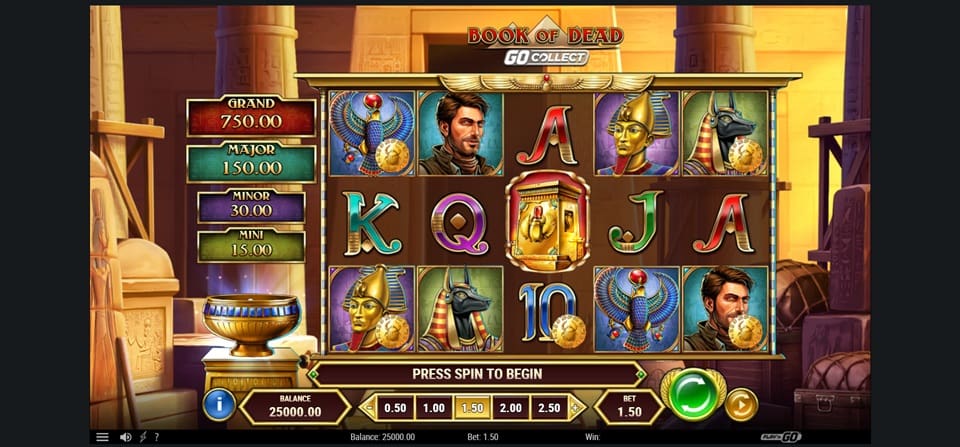Choose the 1.00 bet value

tap(432, 407)
